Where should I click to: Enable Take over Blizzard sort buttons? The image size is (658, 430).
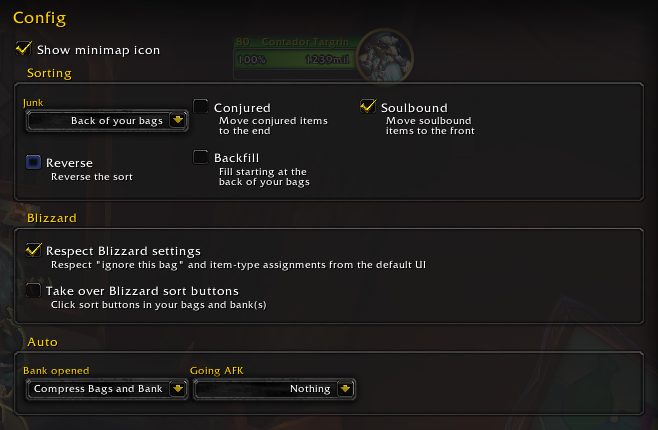pyautogui.click(x=33, y=290)
